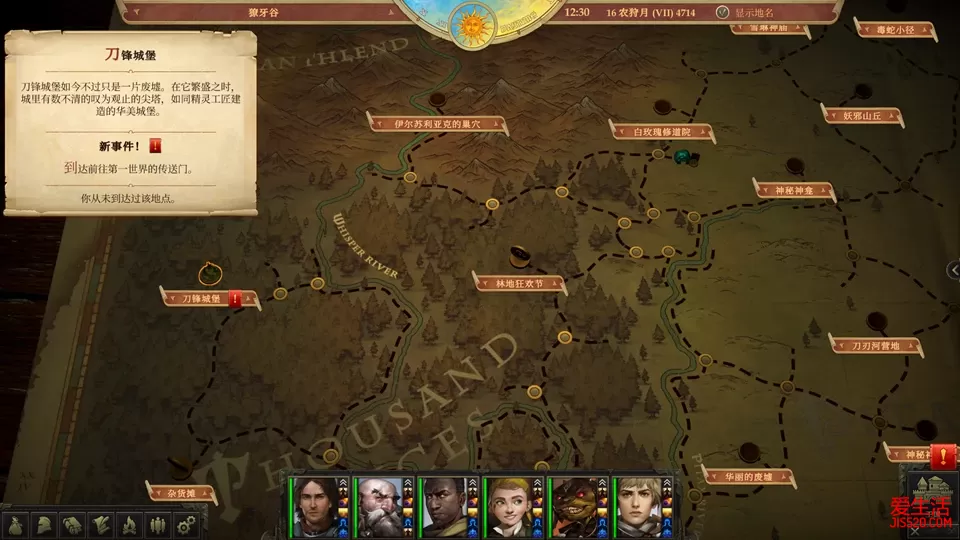Open the gears settings icon
Viewport: 960px width, 540px height.
point(184,523)
